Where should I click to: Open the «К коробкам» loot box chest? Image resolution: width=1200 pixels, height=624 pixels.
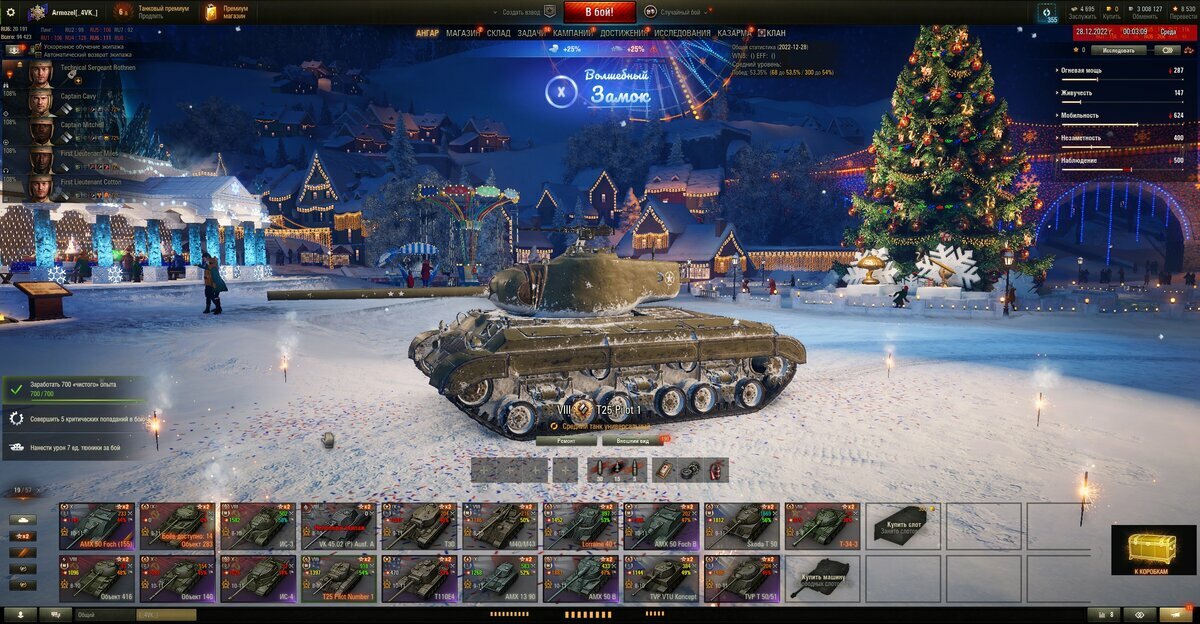(1153, 551)
